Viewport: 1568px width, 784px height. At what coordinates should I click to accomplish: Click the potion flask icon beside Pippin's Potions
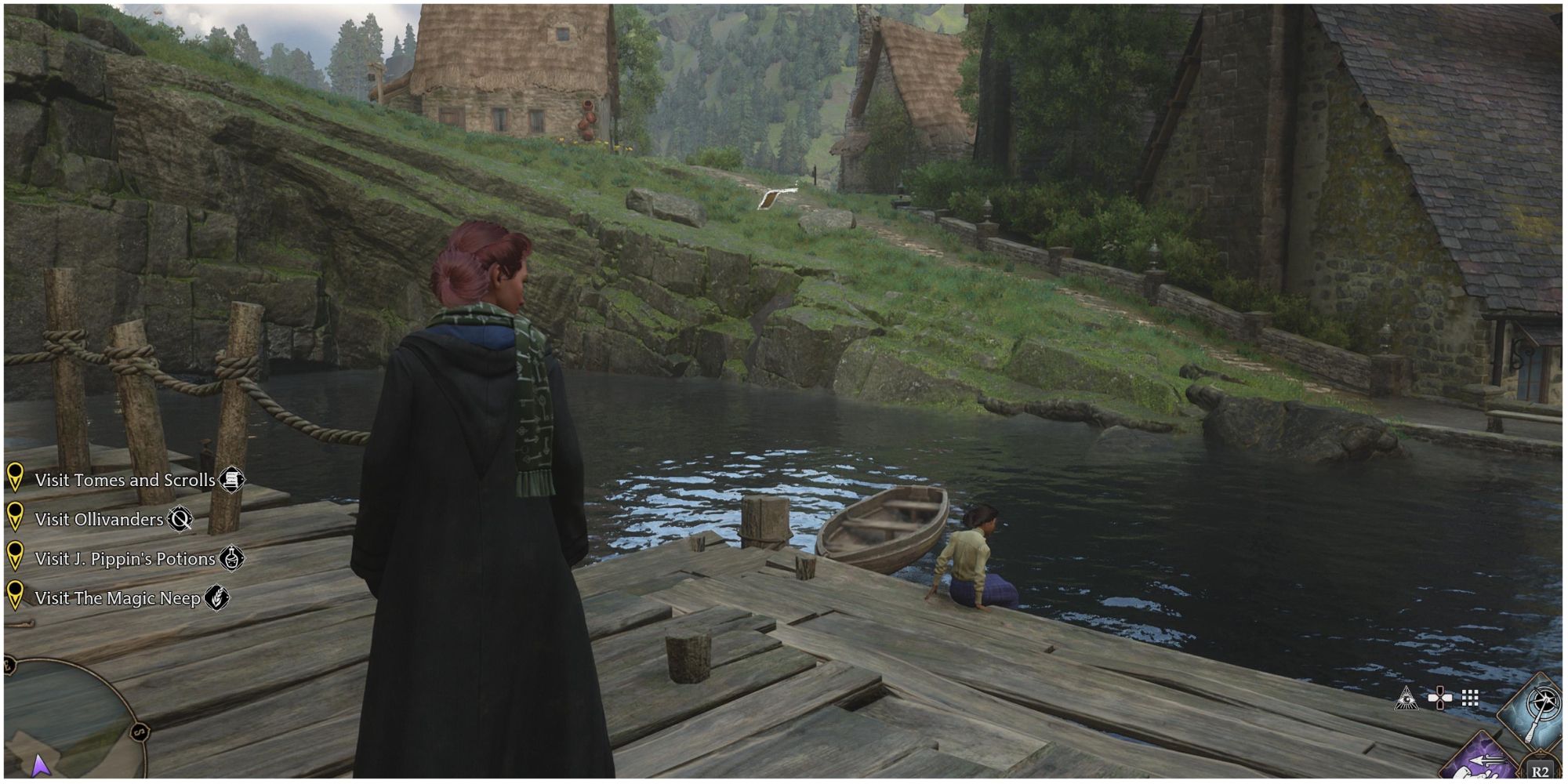[x=231, y=558]
